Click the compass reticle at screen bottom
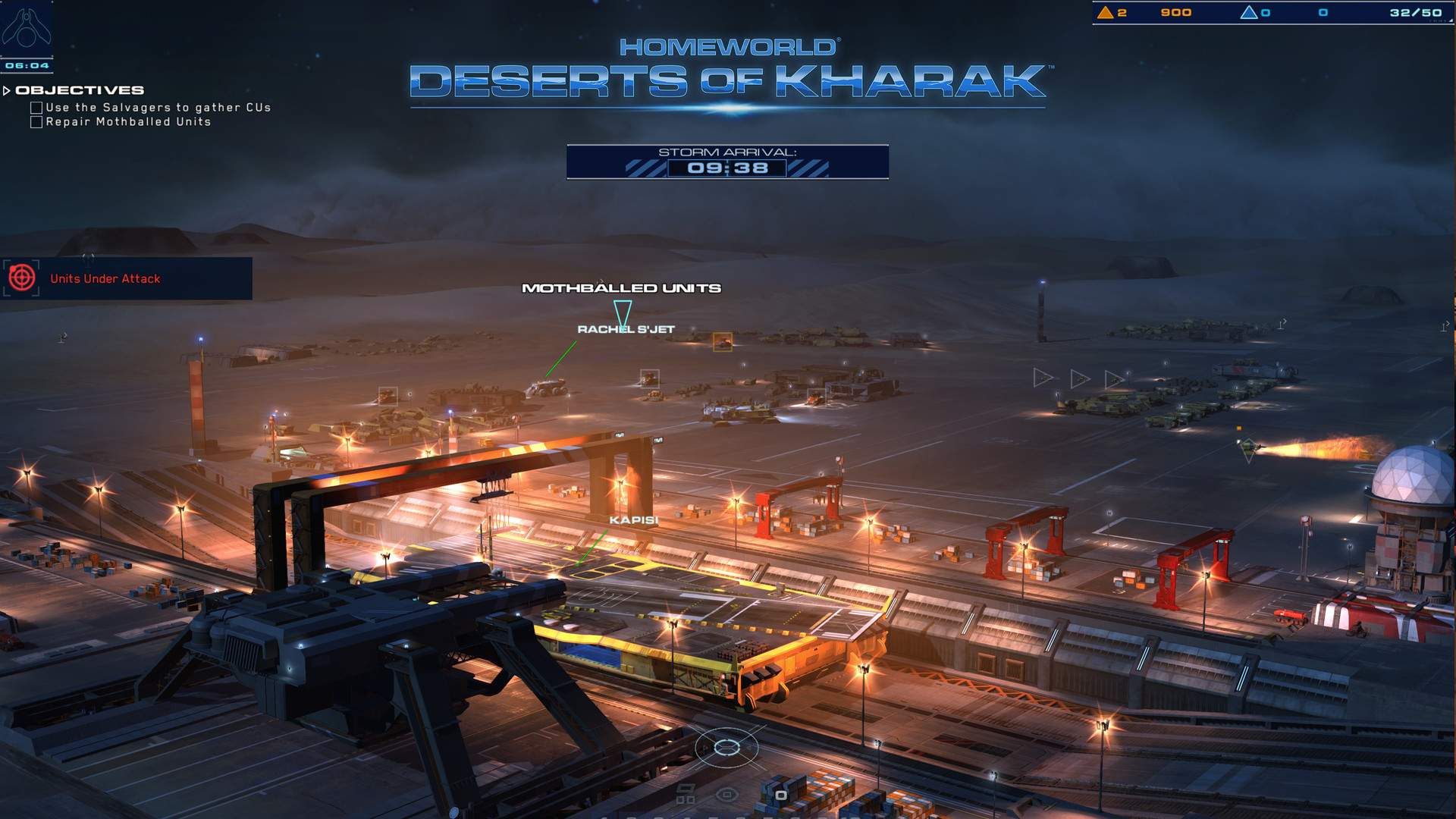The width and height of the screenshot is (1456, 819). [726, 747]
